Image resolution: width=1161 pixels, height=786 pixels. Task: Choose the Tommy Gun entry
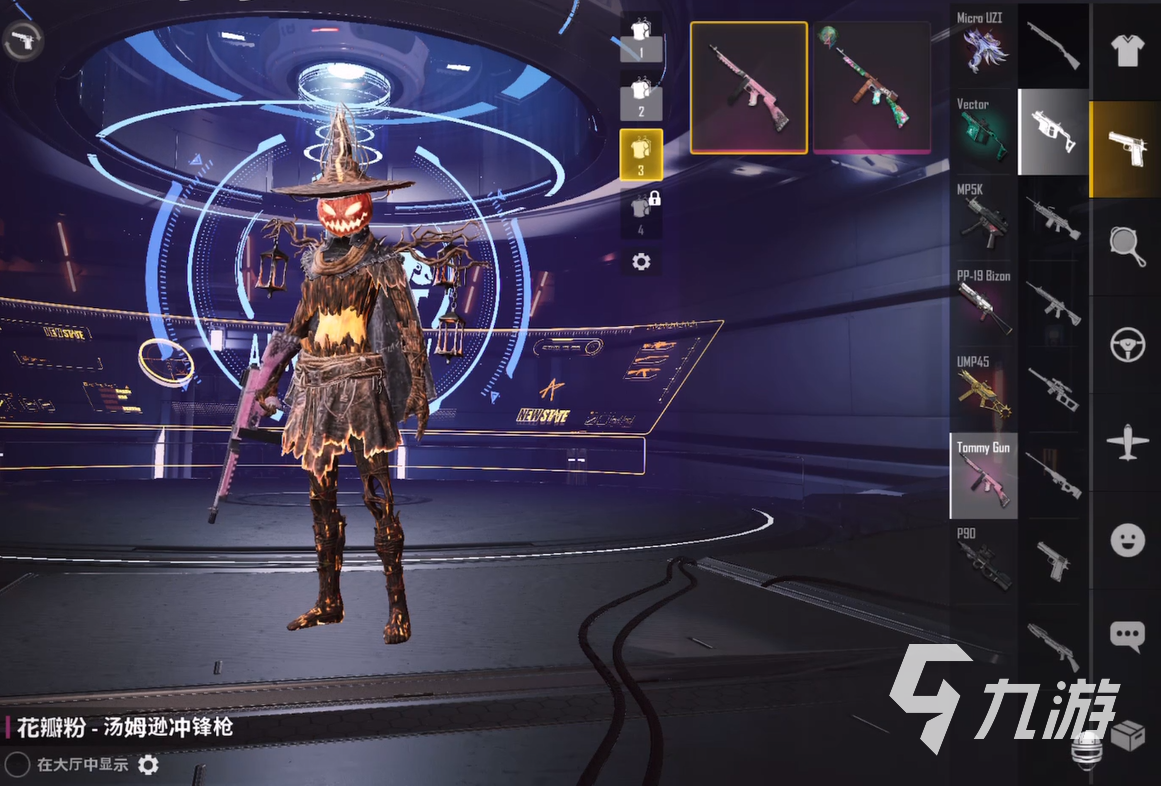(x=983, y=476)
